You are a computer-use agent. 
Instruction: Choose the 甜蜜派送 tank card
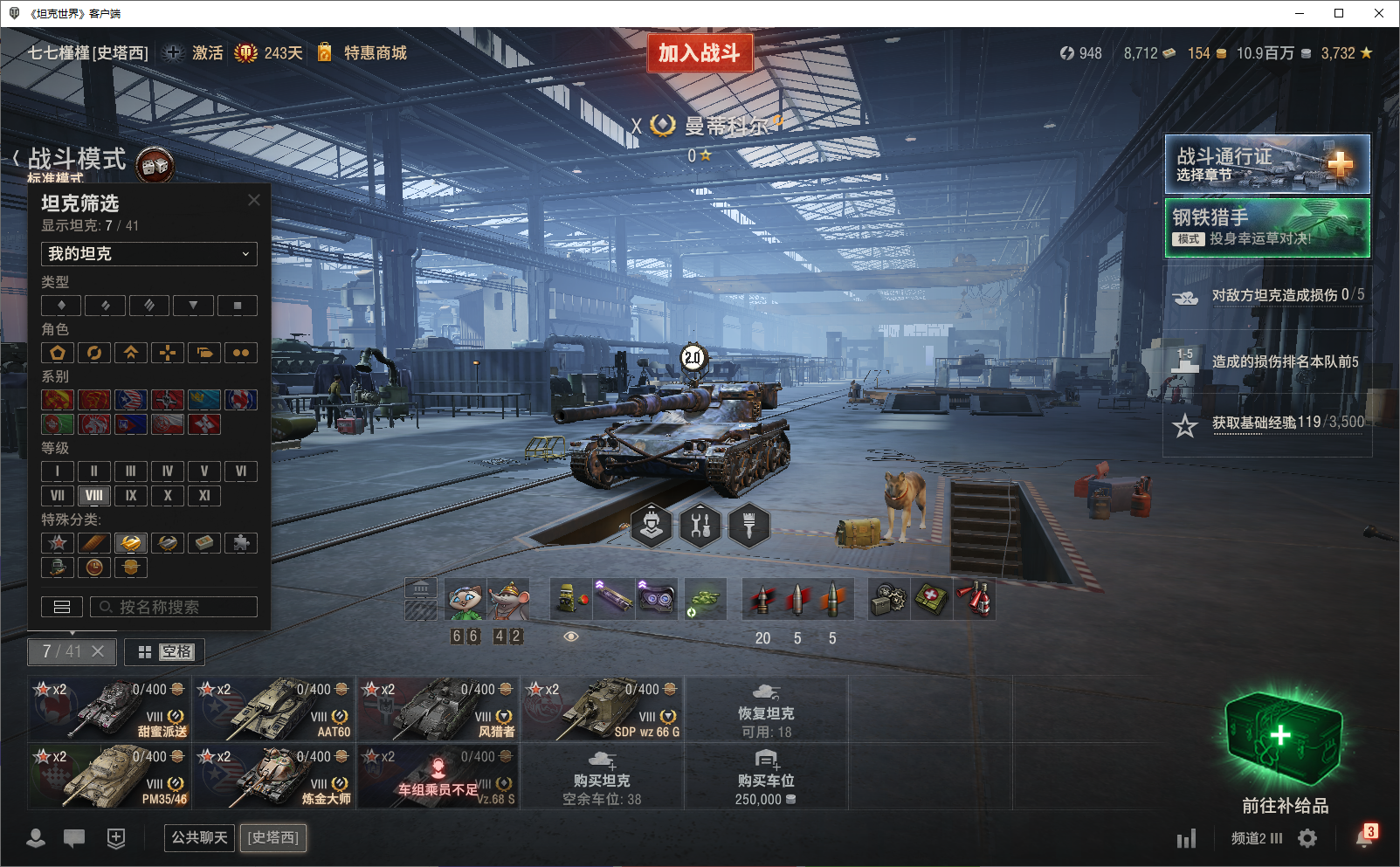(x=109, y=709)
